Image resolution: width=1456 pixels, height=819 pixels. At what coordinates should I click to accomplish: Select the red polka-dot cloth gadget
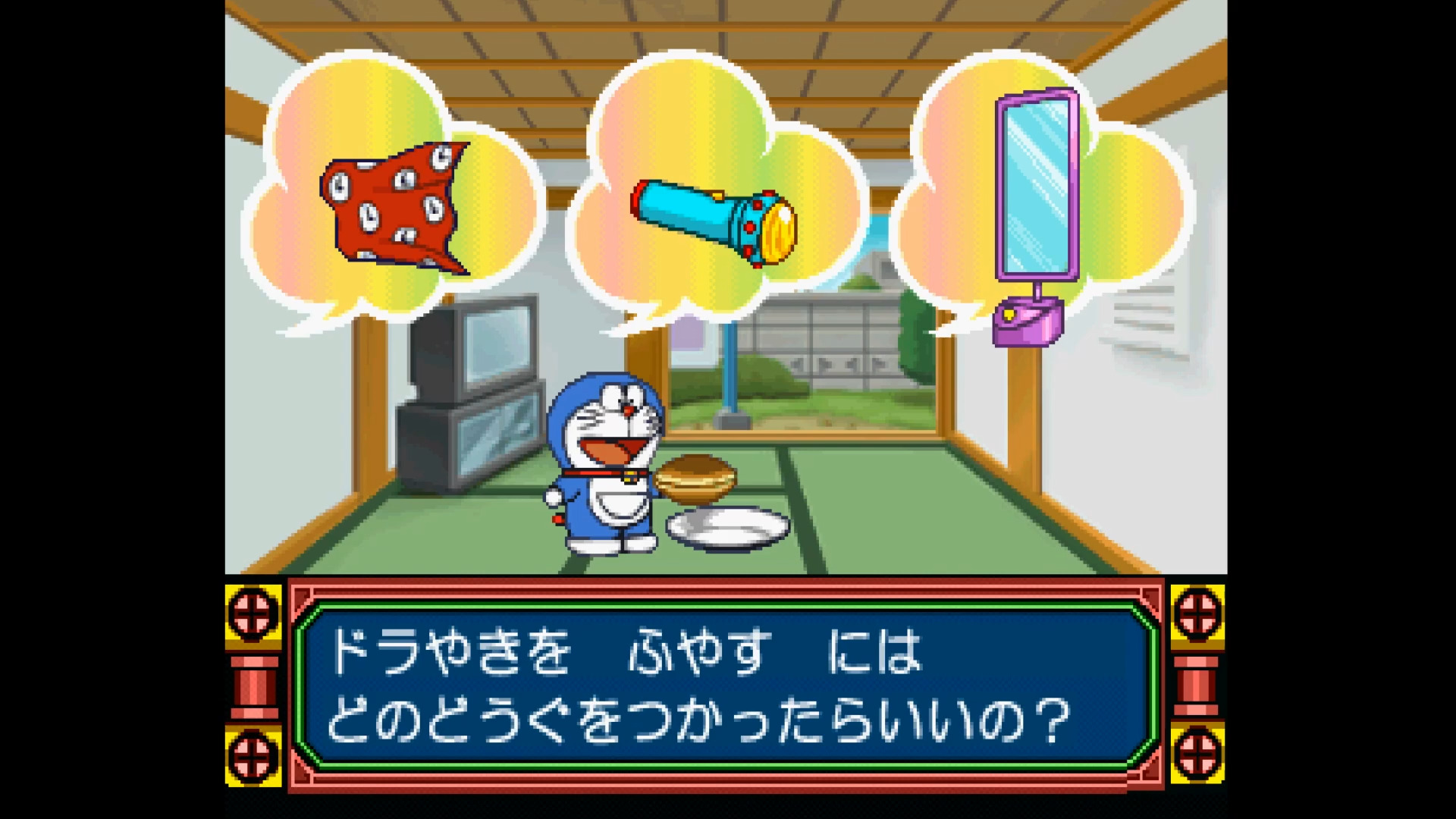(394, 209)
